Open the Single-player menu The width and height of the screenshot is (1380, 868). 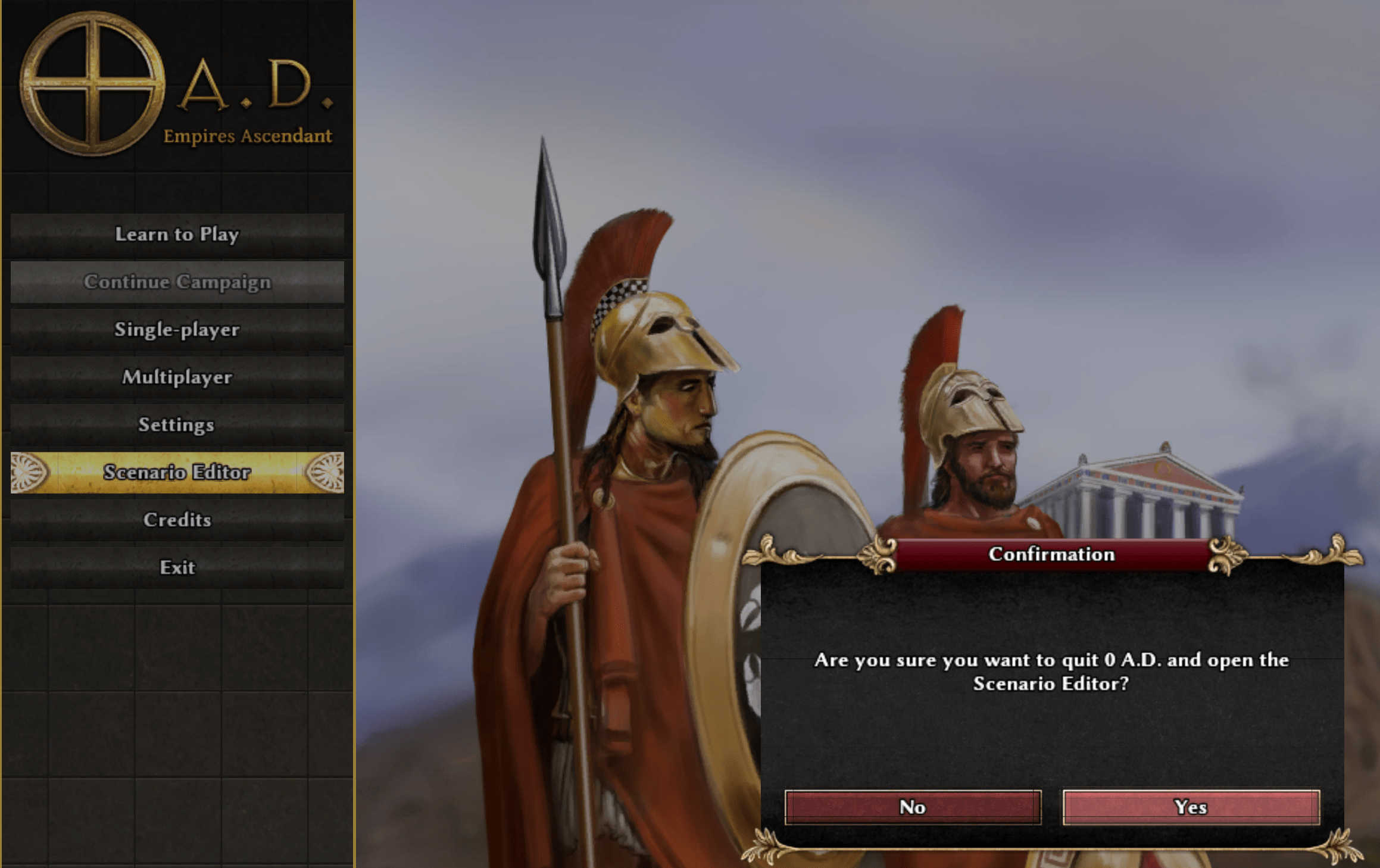click(177, 329)
